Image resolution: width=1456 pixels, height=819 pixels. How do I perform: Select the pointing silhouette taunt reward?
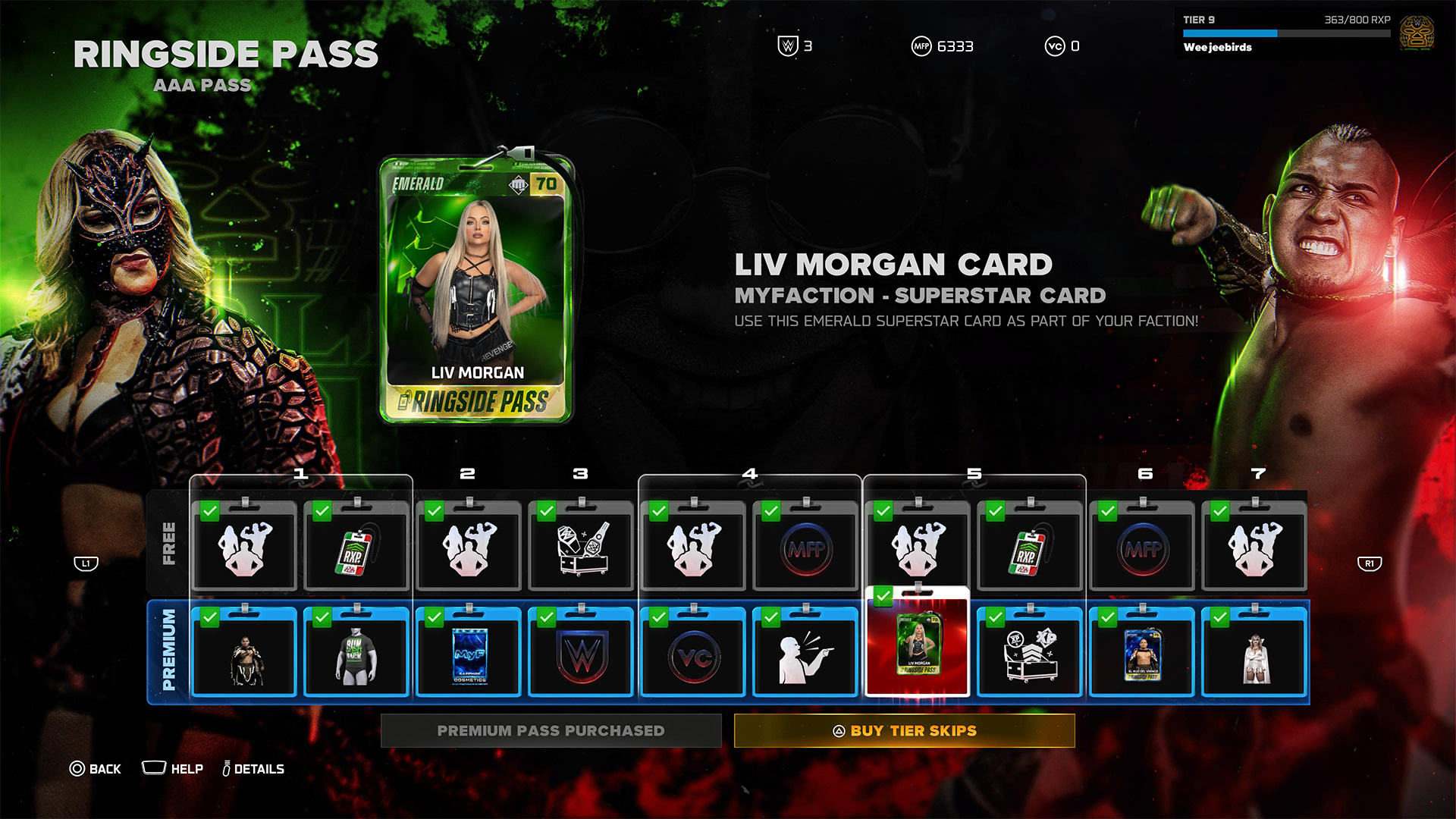pos(805,653)
